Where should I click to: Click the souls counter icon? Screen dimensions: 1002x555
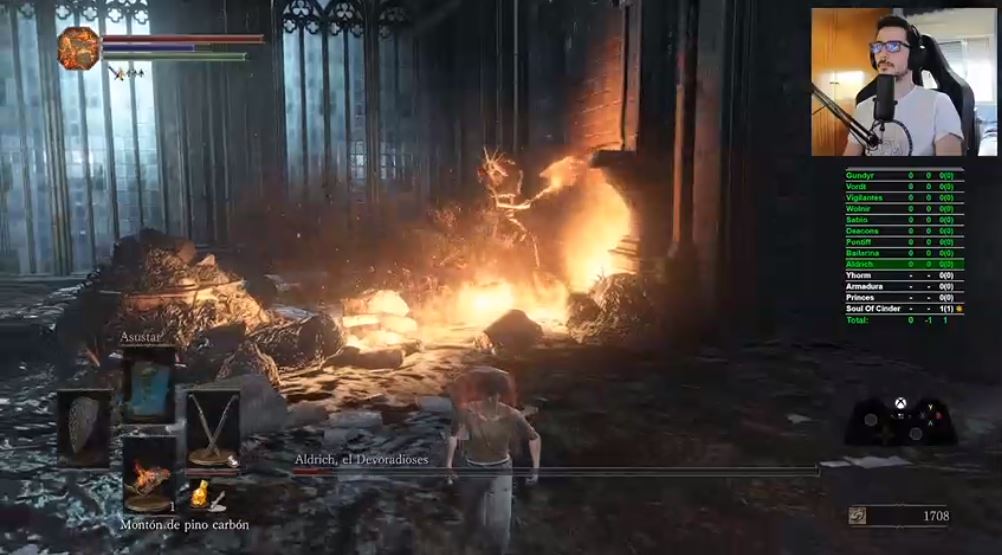pos(856,515)
